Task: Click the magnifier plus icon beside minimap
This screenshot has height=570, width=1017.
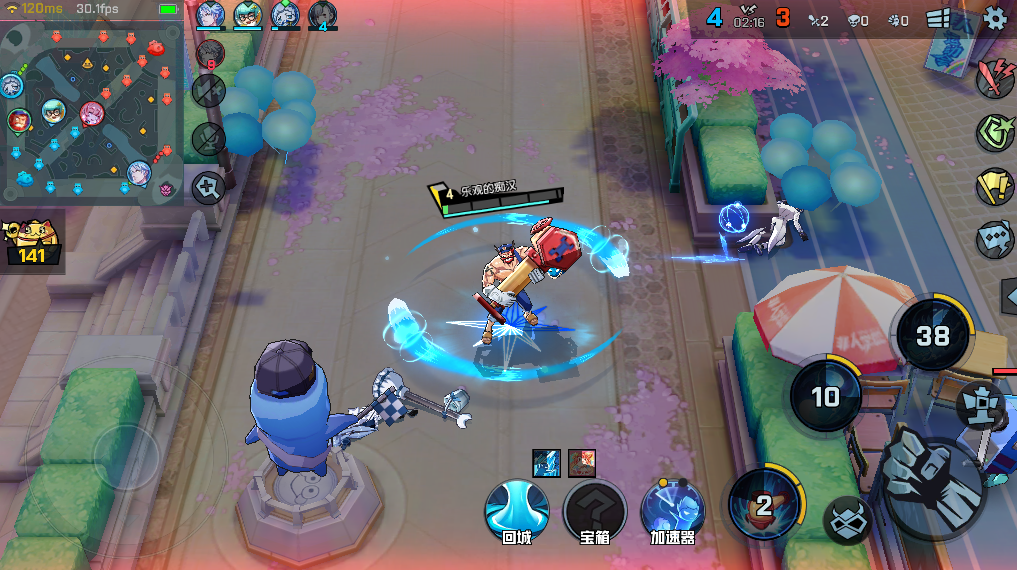Action: [x=208, y=186]
